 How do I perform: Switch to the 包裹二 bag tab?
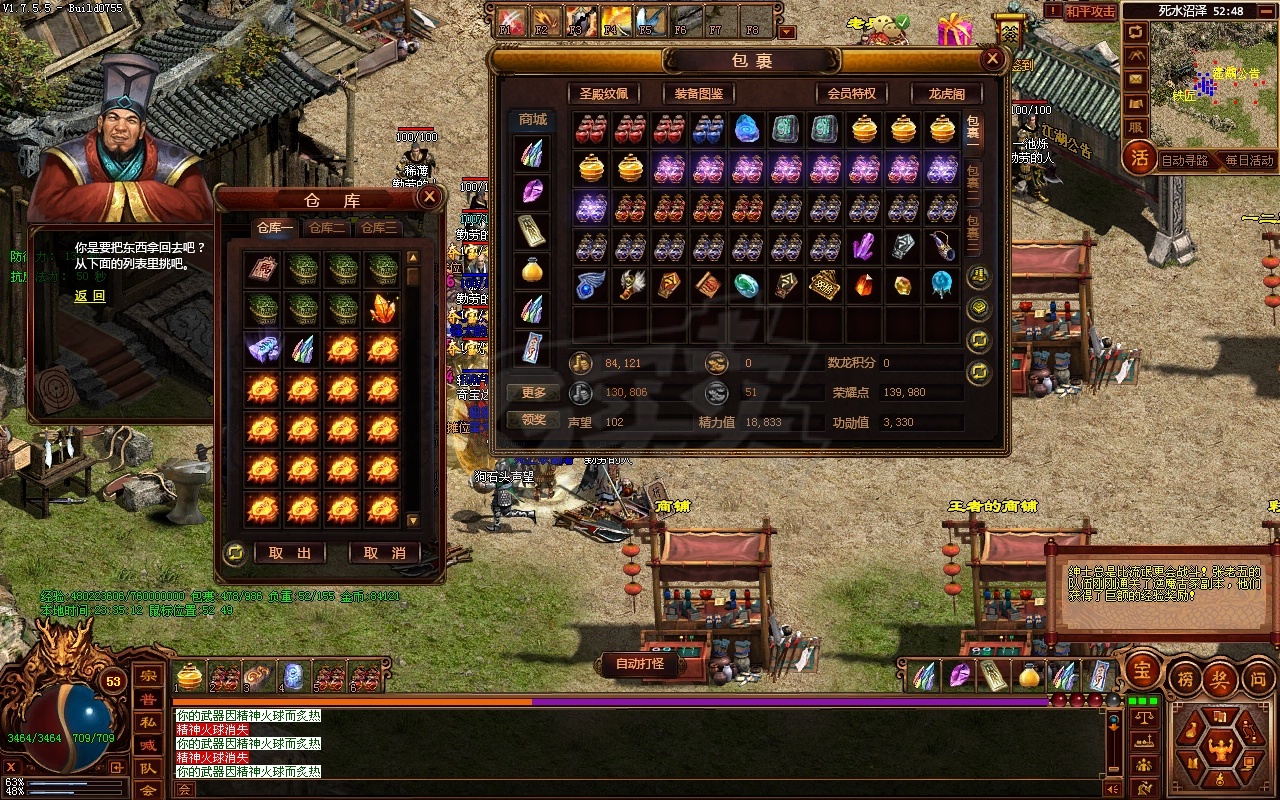(x=974, y=182)
